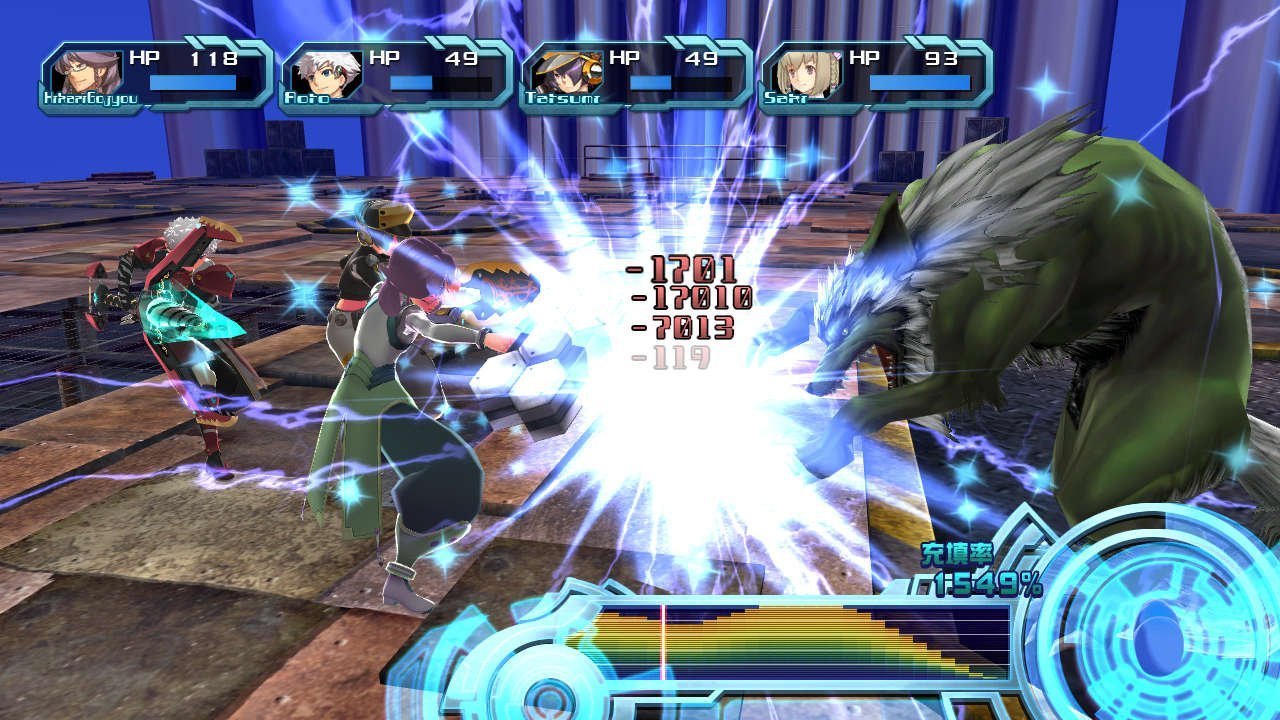This screenshot has height=720, width=1280.
Task: Select the HP 118 label for HikariGojyou
Action: [x=185, y=57]
